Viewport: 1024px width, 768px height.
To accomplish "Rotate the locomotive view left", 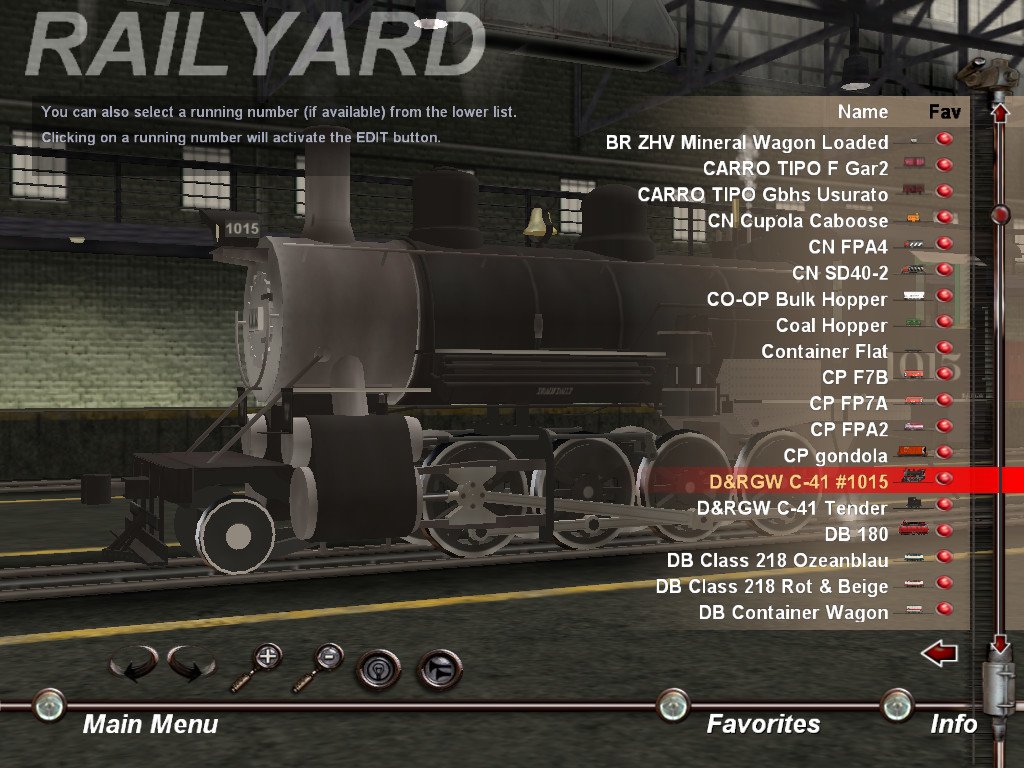I will 132,664.
